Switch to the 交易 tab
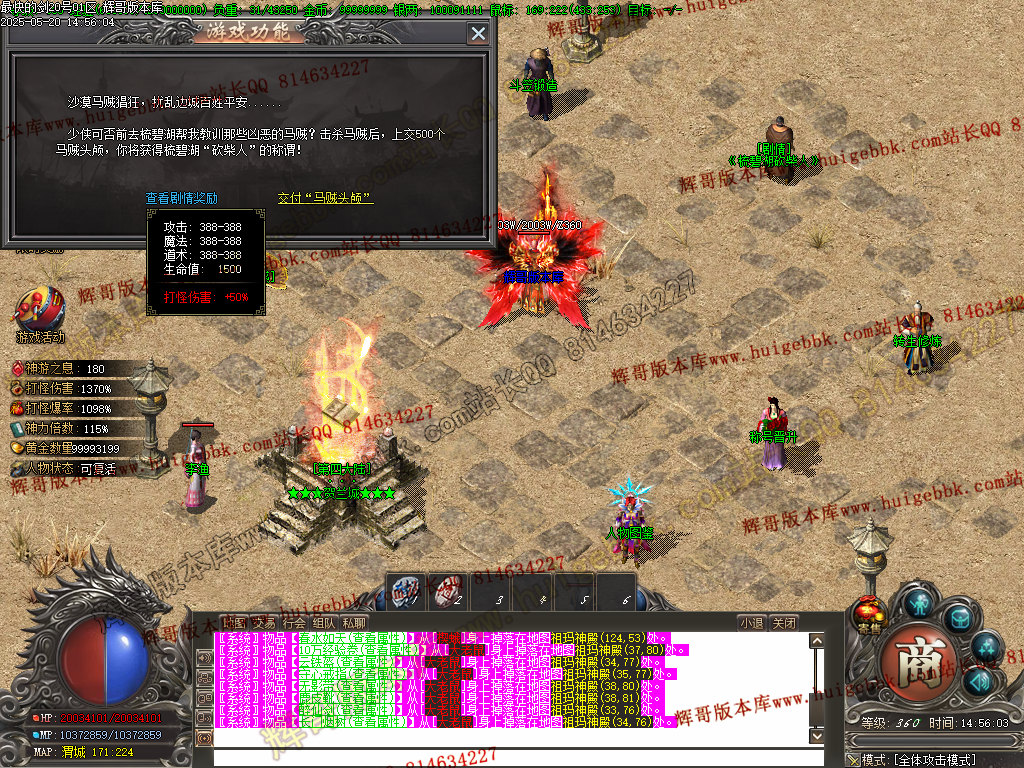 click(x=264, y=622)
